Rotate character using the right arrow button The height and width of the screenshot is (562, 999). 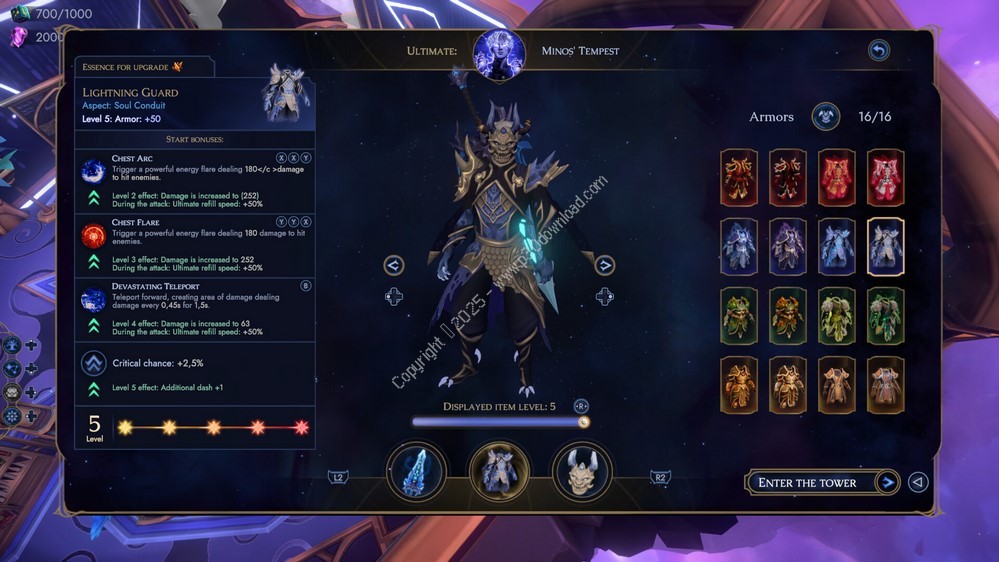604,265
